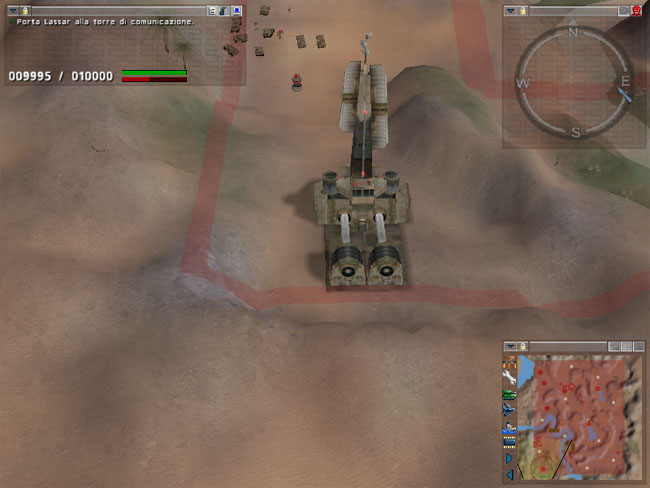Collapse the compass panel with its blue arrow
650x488 pixels.
point(510,10)
